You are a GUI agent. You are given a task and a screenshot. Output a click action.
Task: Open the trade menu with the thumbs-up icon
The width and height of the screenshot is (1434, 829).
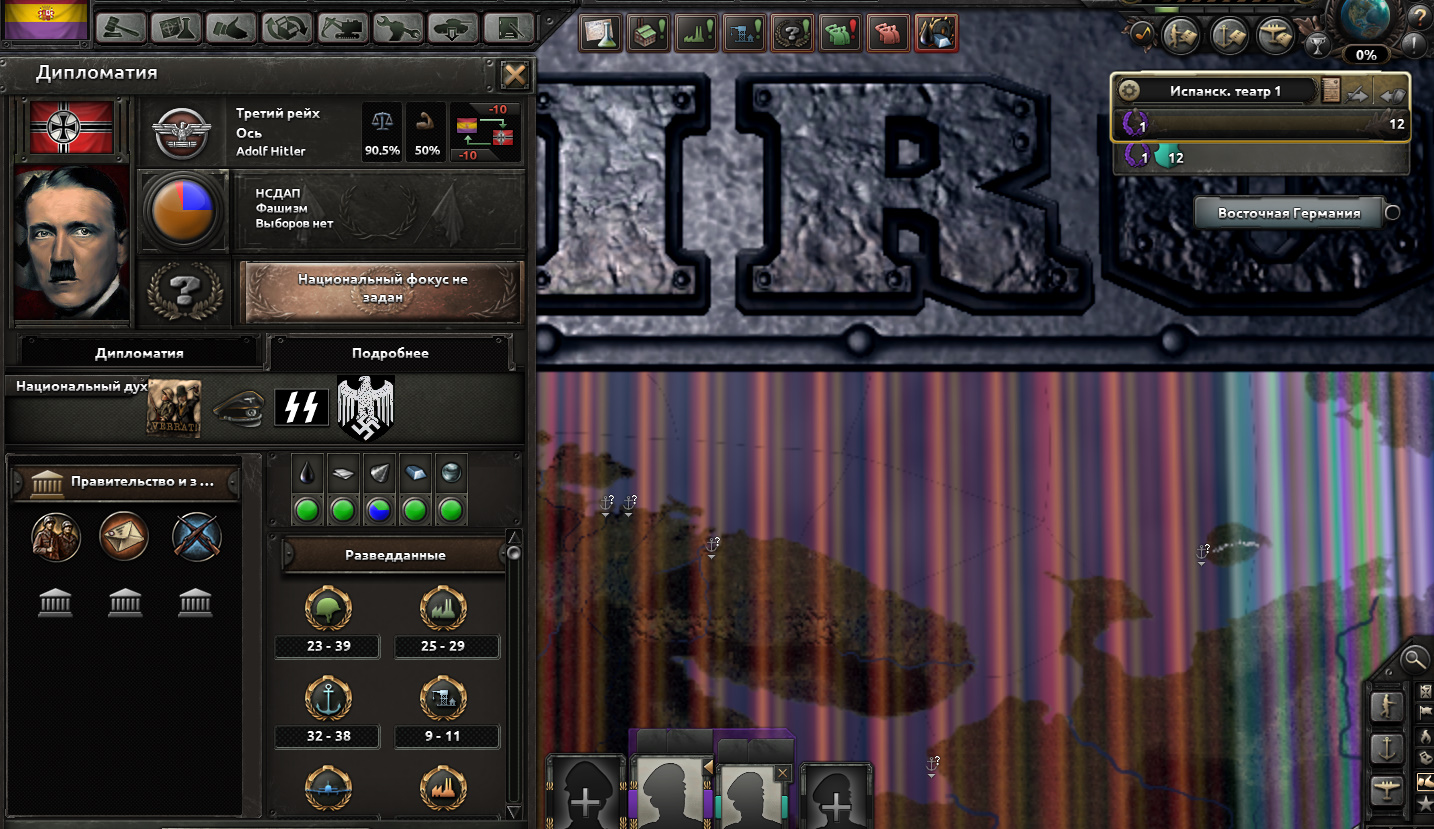coord(231,28)
